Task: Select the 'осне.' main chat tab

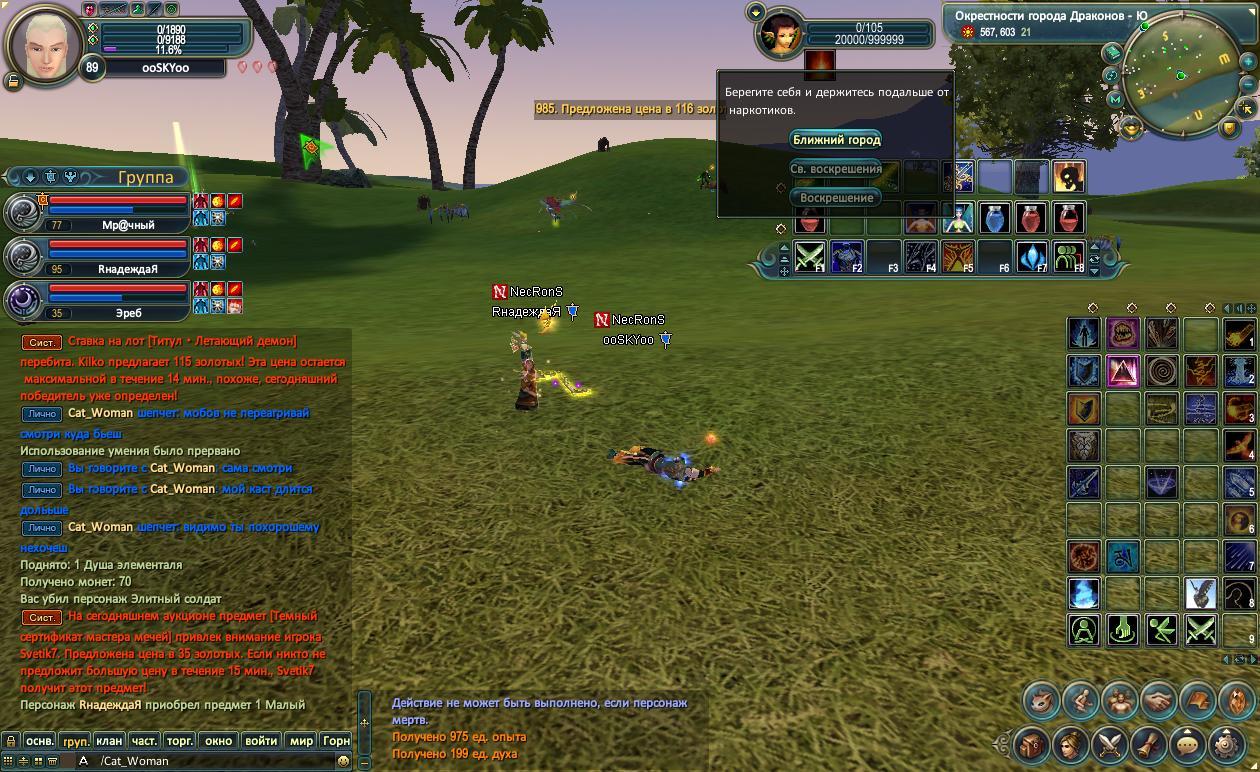Action: [40, 741]
